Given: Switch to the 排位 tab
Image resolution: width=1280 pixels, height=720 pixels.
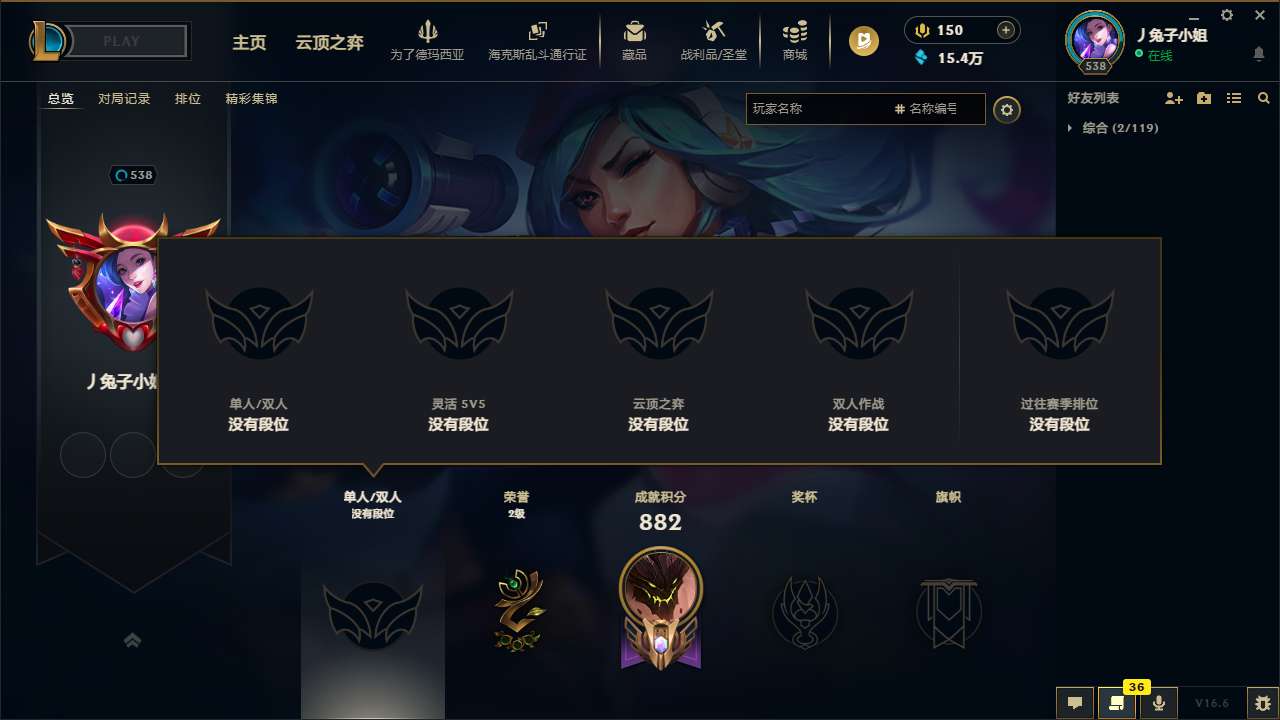Looking at the screenshot, I should 187,99.
